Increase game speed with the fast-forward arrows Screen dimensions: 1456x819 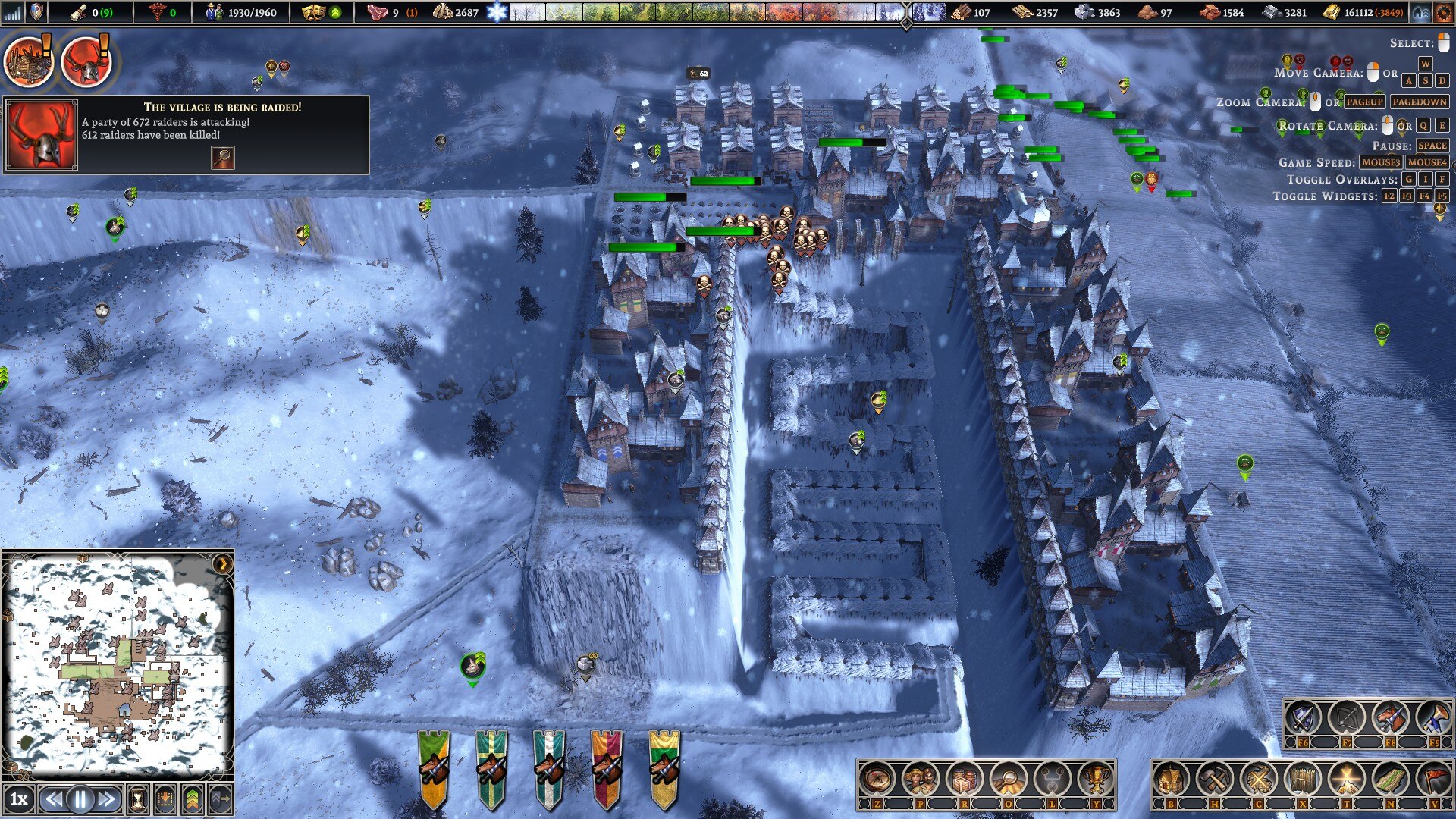point(107,799)
